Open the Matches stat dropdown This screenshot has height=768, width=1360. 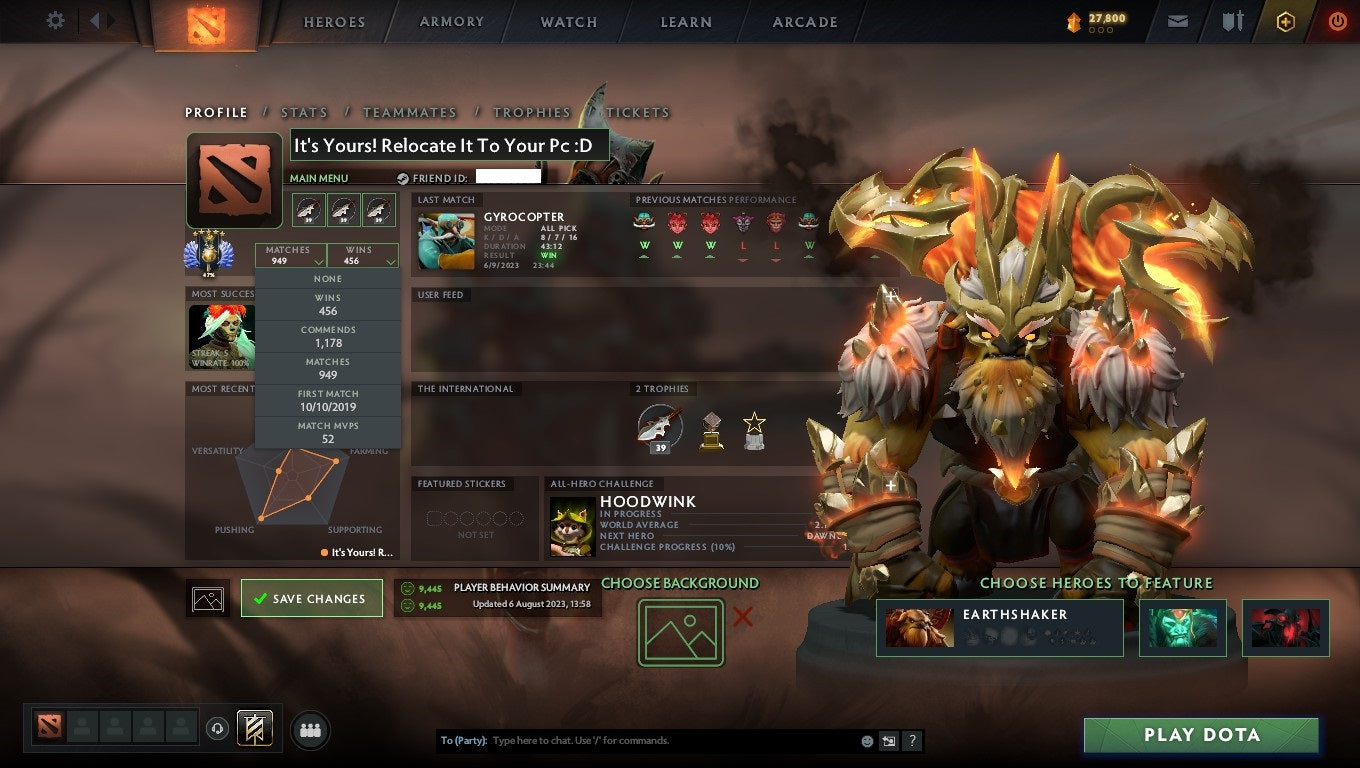291,255
